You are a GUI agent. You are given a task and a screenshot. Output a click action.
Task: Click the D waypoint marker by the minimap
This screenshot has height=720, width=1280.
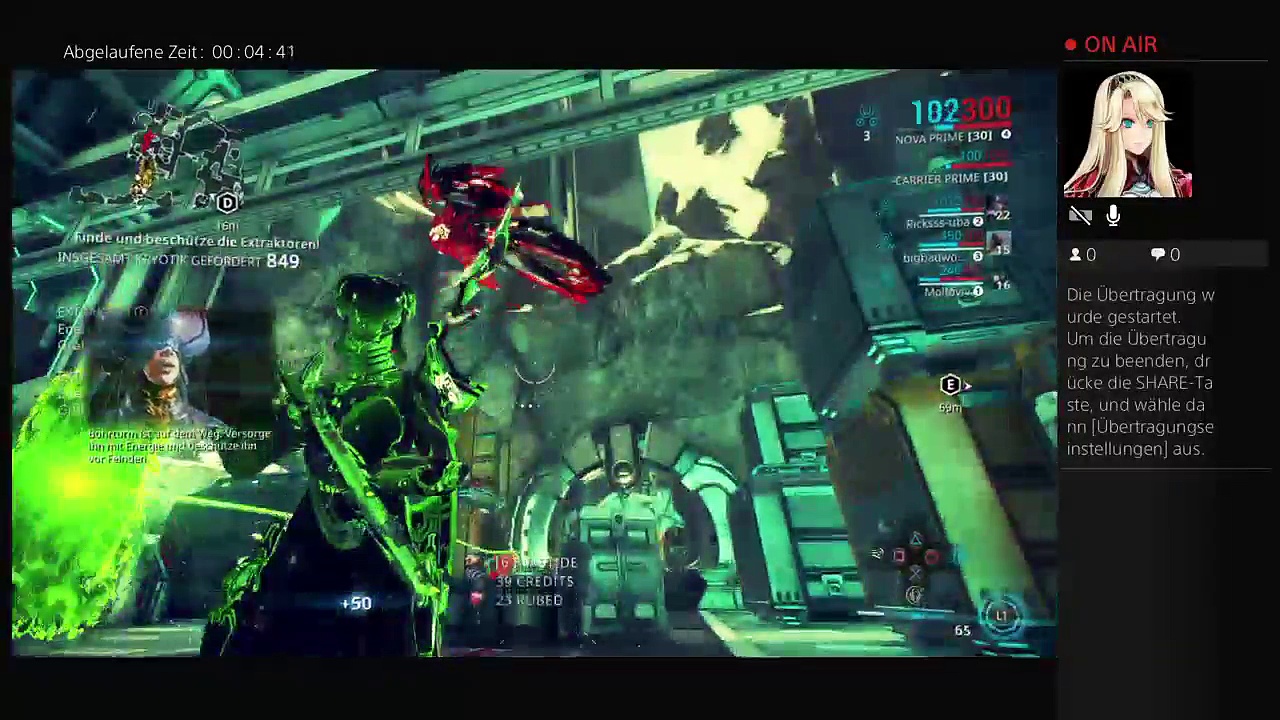pyautogui.click(x=227, y=203)
